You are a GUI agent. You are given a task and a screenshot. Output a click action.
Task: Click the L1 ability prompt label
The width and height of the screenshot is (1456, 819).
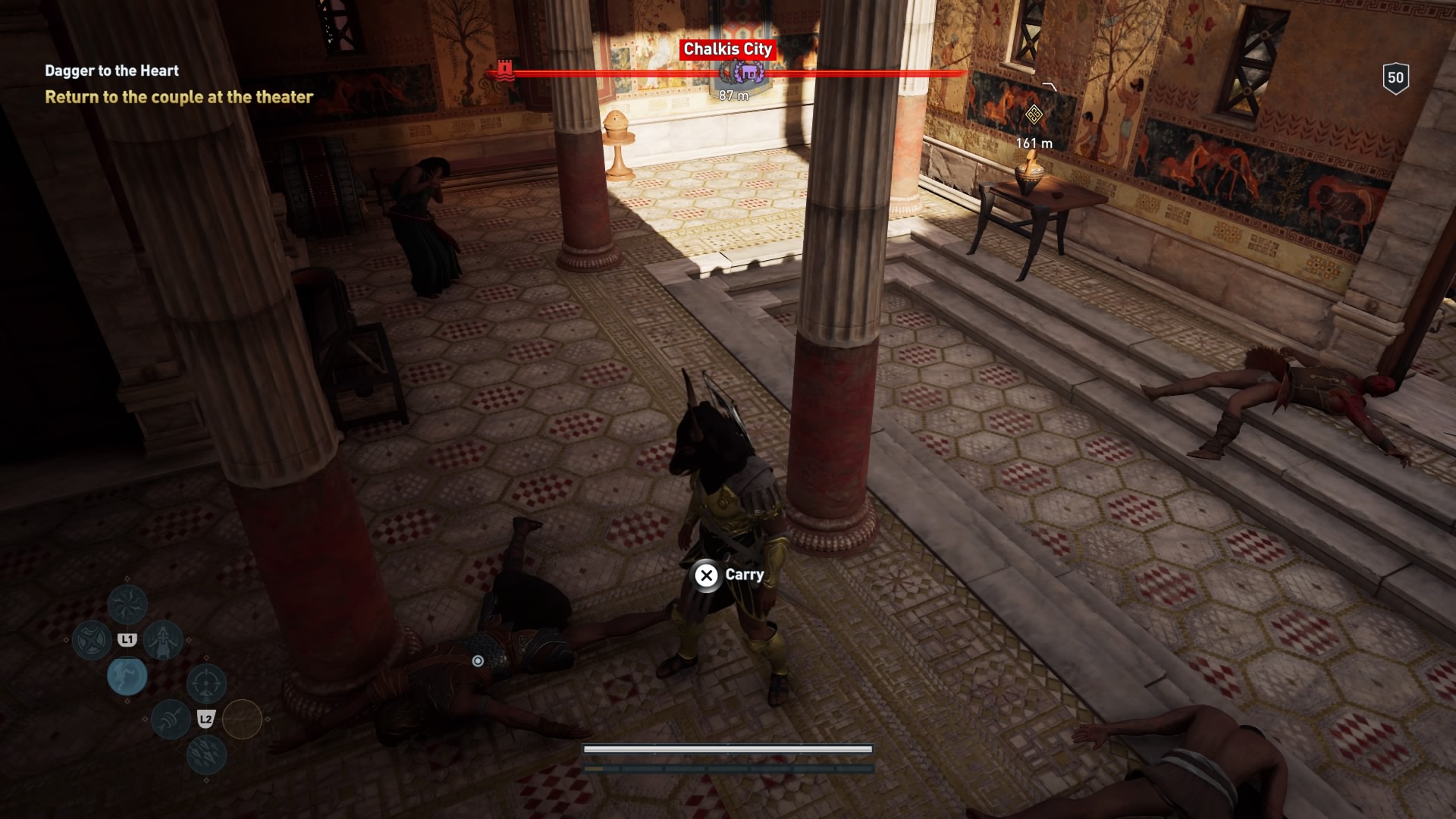(127, 639)
